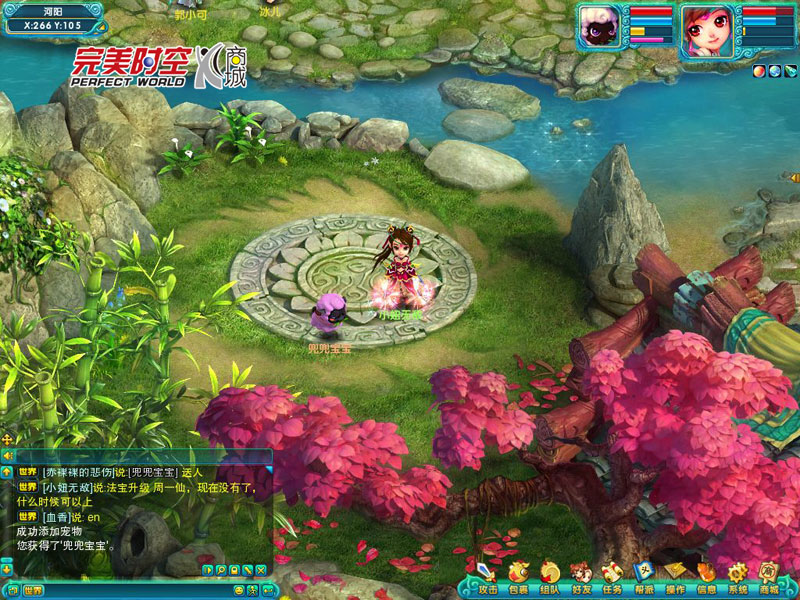The width and height of the screenshot is (800, 600).
Task: Click the 世界 chat channel selector
Action: click(x=33, y=590)
